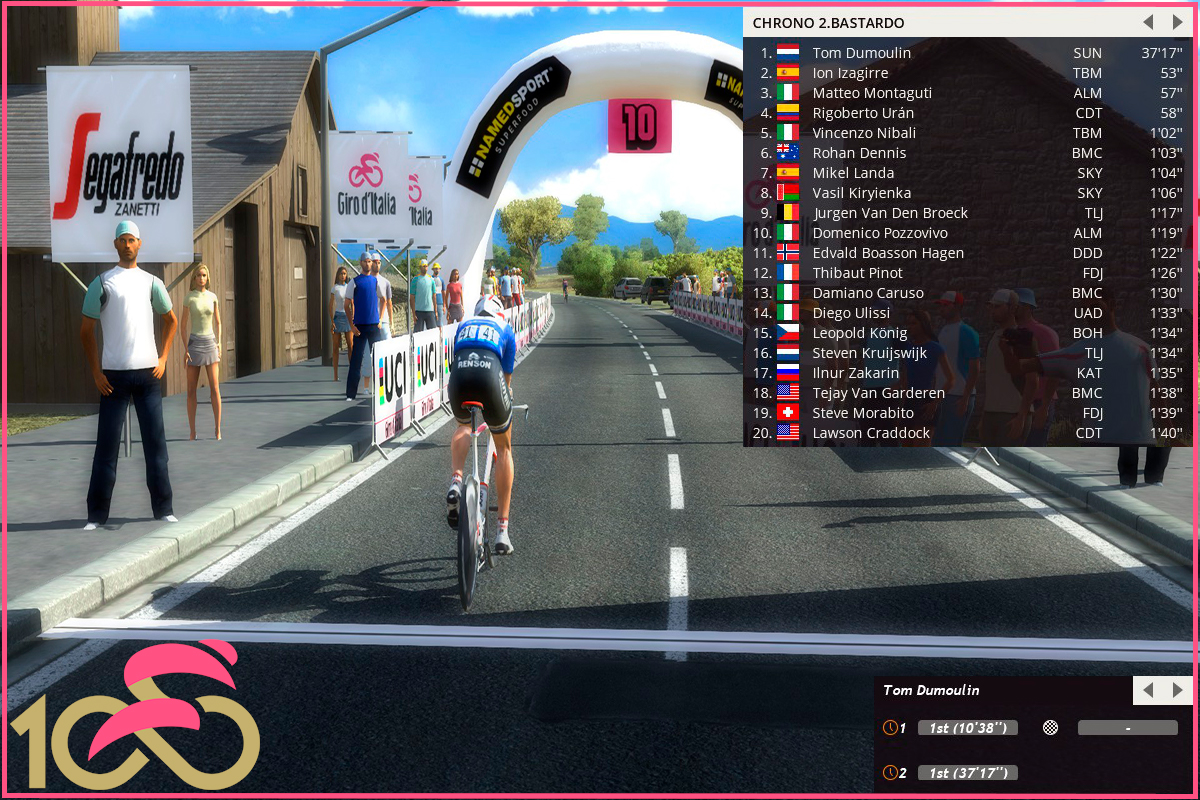This screenshot has height=800, width=1200.
Task: Choose Lawson Craddock at the list bottom
Action: coord(871,433)
